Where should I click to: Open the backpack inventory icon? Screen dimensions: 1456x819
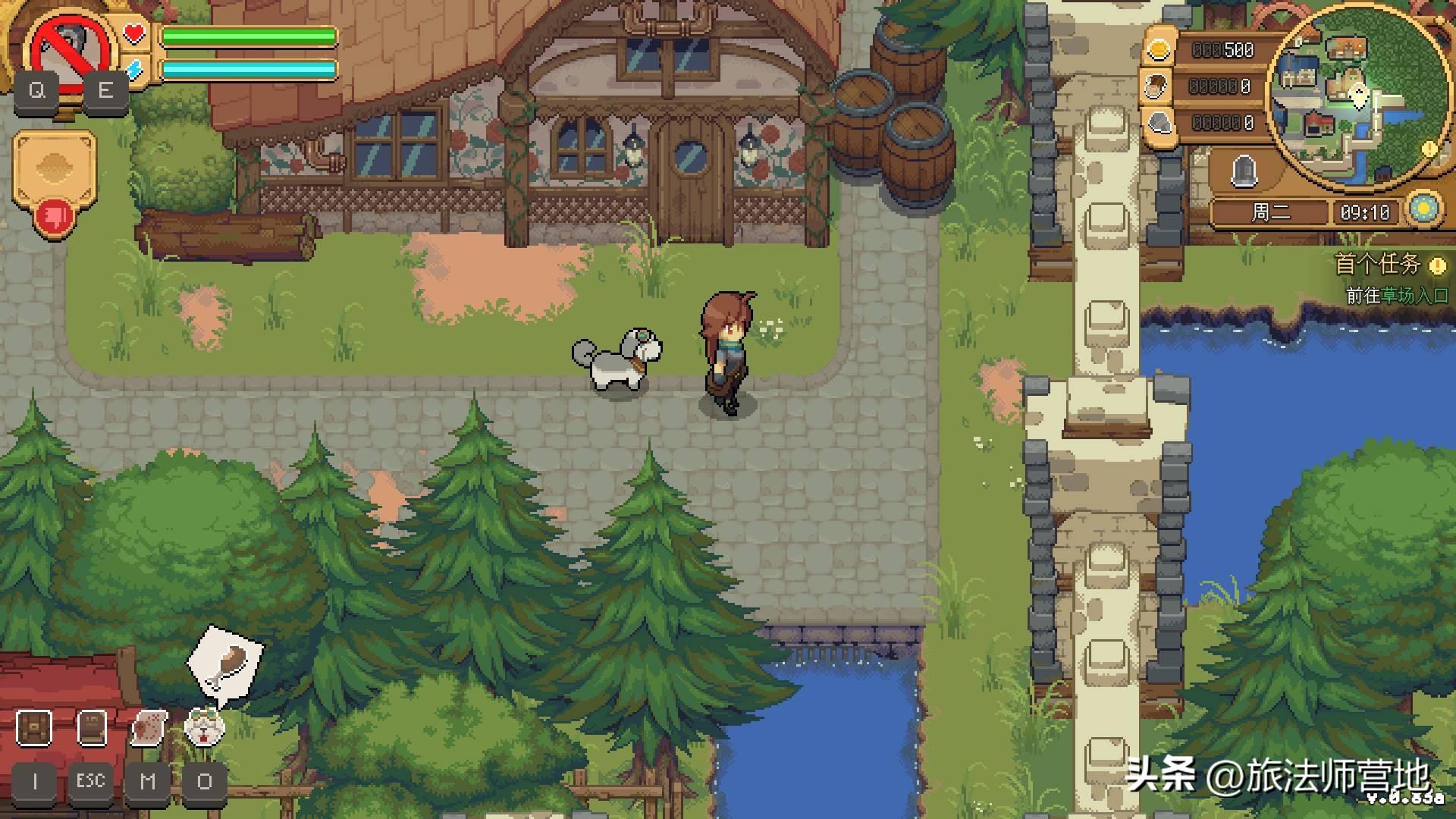pyautogui.click(x=34, y=727)
